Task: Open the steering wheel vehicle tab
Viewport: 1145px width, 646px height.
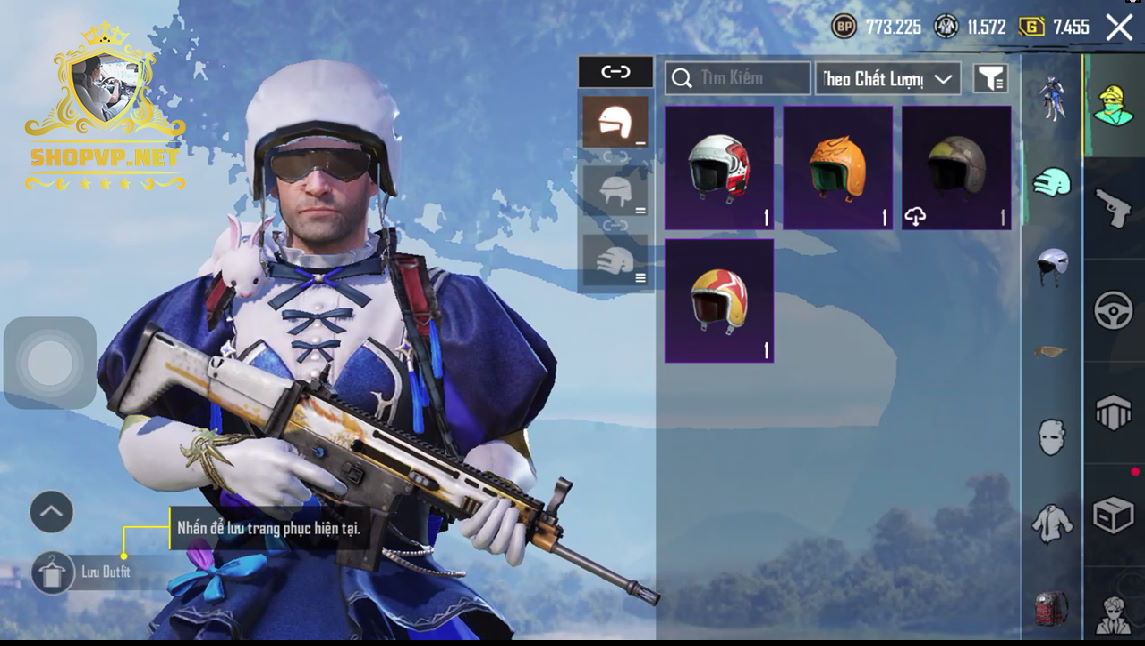Action: click(x=1113, y=311)
